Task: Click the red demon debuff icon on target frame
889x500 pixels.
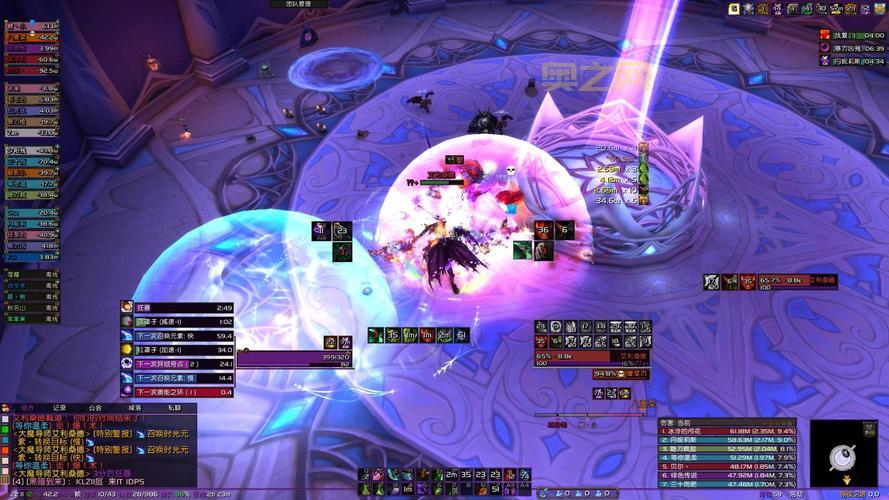Action: tap(747, 282)
